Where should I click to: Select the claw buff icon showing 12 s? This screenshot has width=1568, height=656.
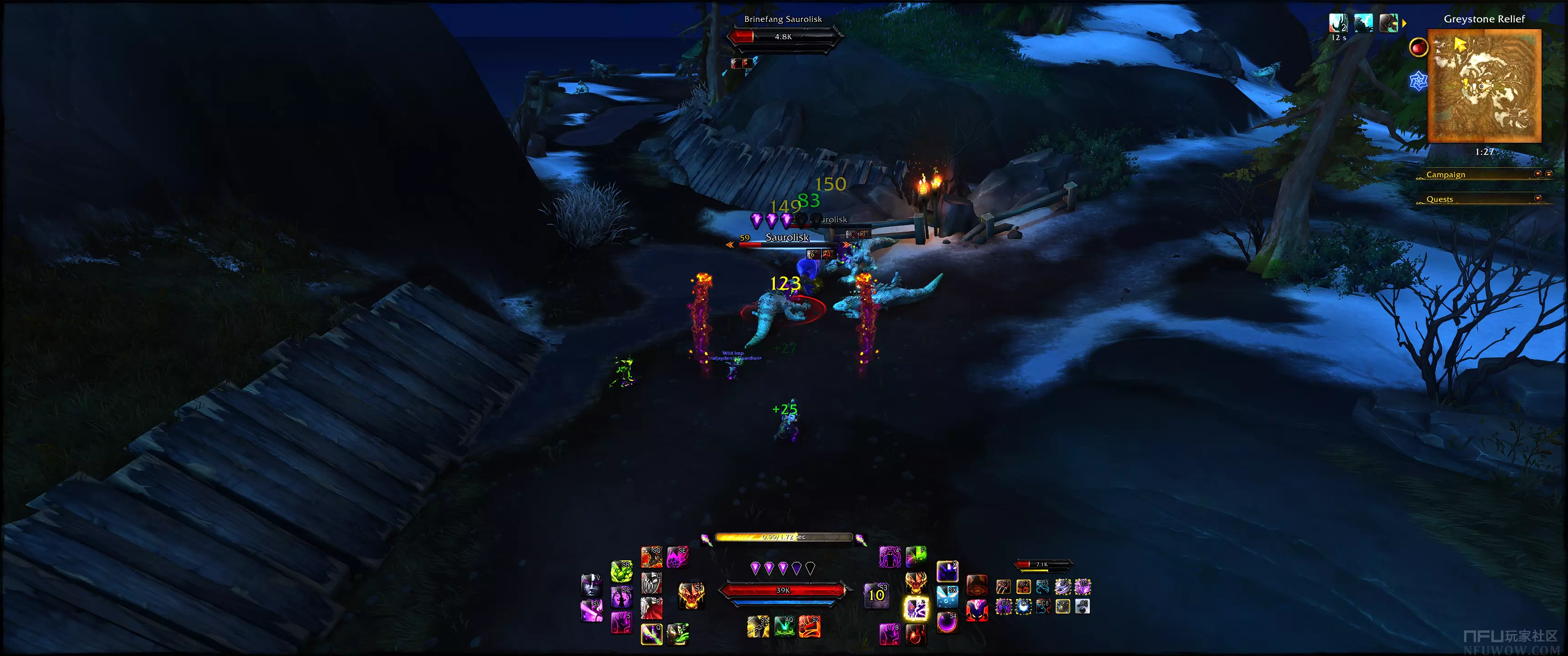pos(1338,23)
